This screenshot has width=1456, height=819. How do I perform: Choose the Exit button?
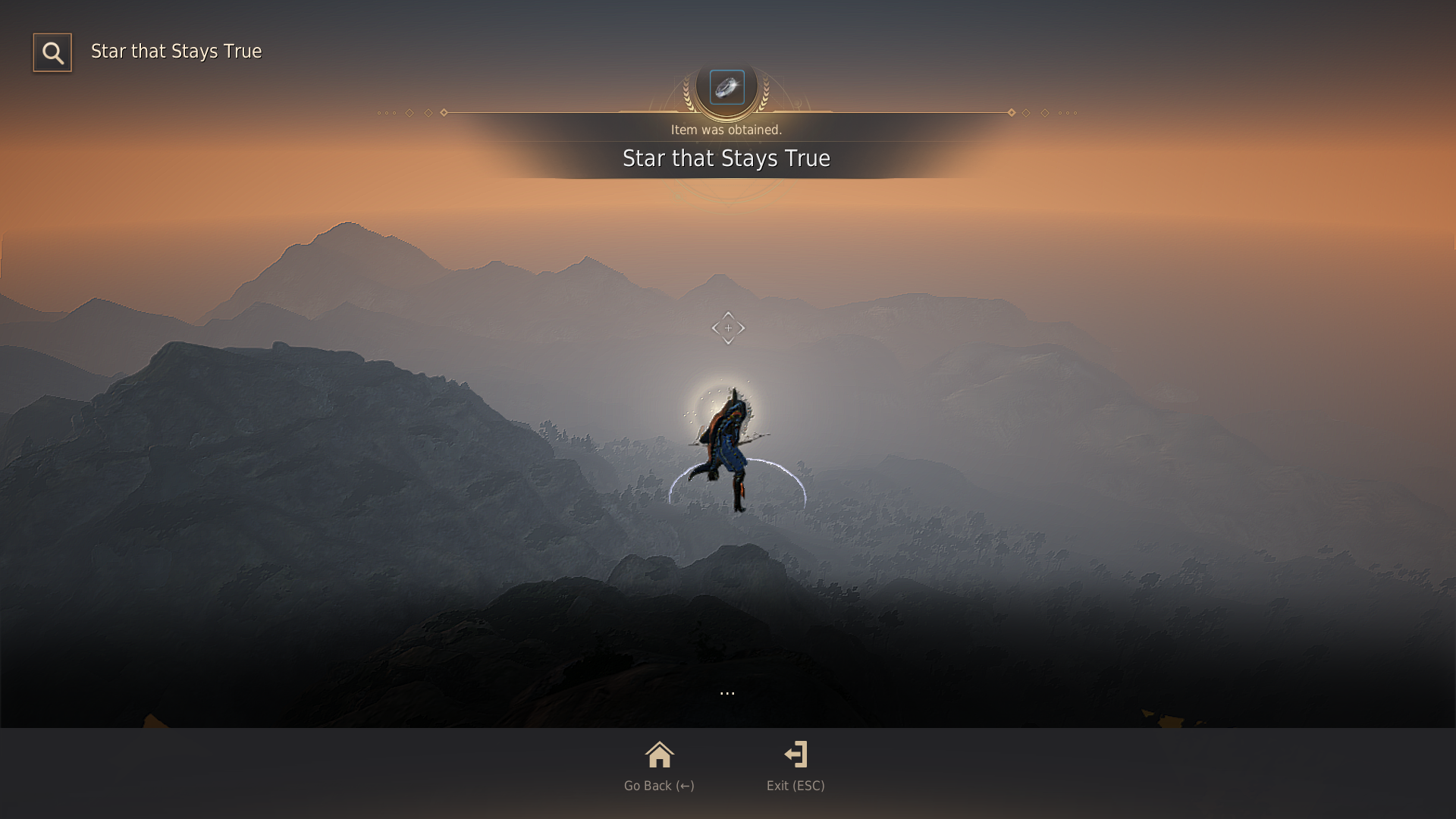(795, 766)
